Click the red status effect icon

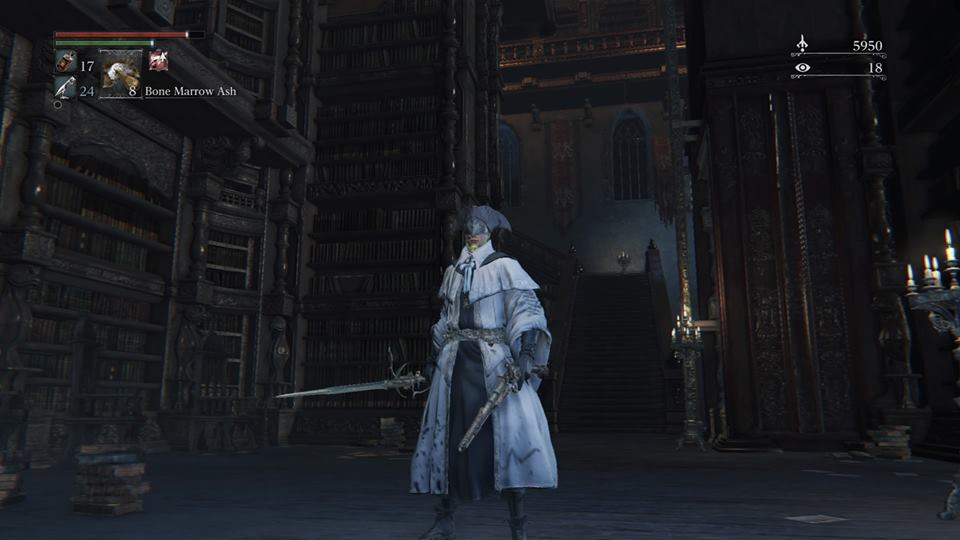tap(158, 61)
